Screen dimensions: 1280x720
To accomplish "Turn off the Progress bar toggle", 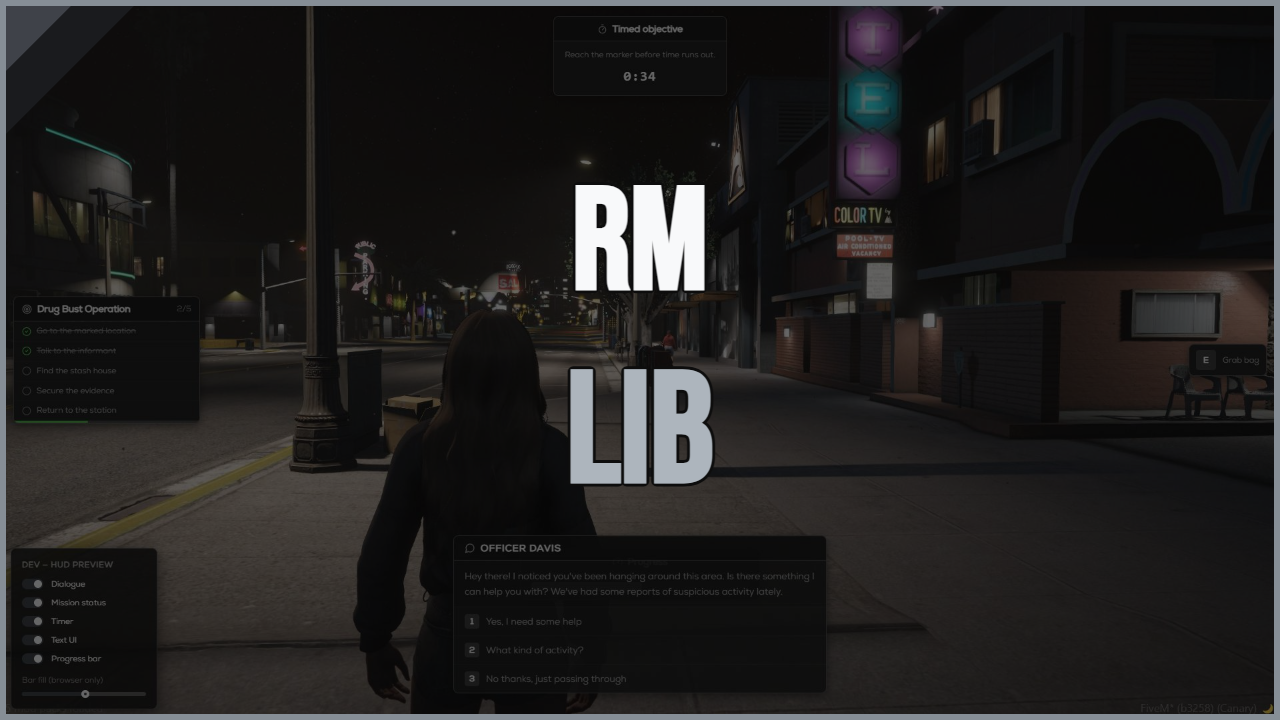I will [x=32, y=658].
